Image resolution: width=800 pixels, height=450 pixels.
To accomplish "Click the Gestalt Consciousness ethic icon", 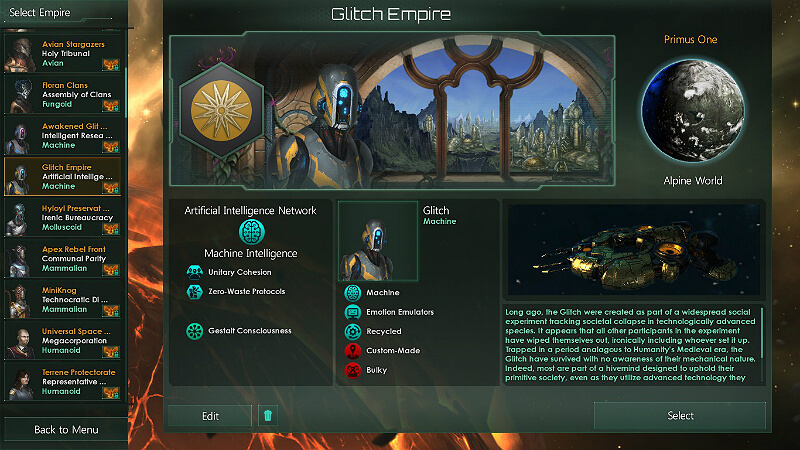I will click(194, 331).
